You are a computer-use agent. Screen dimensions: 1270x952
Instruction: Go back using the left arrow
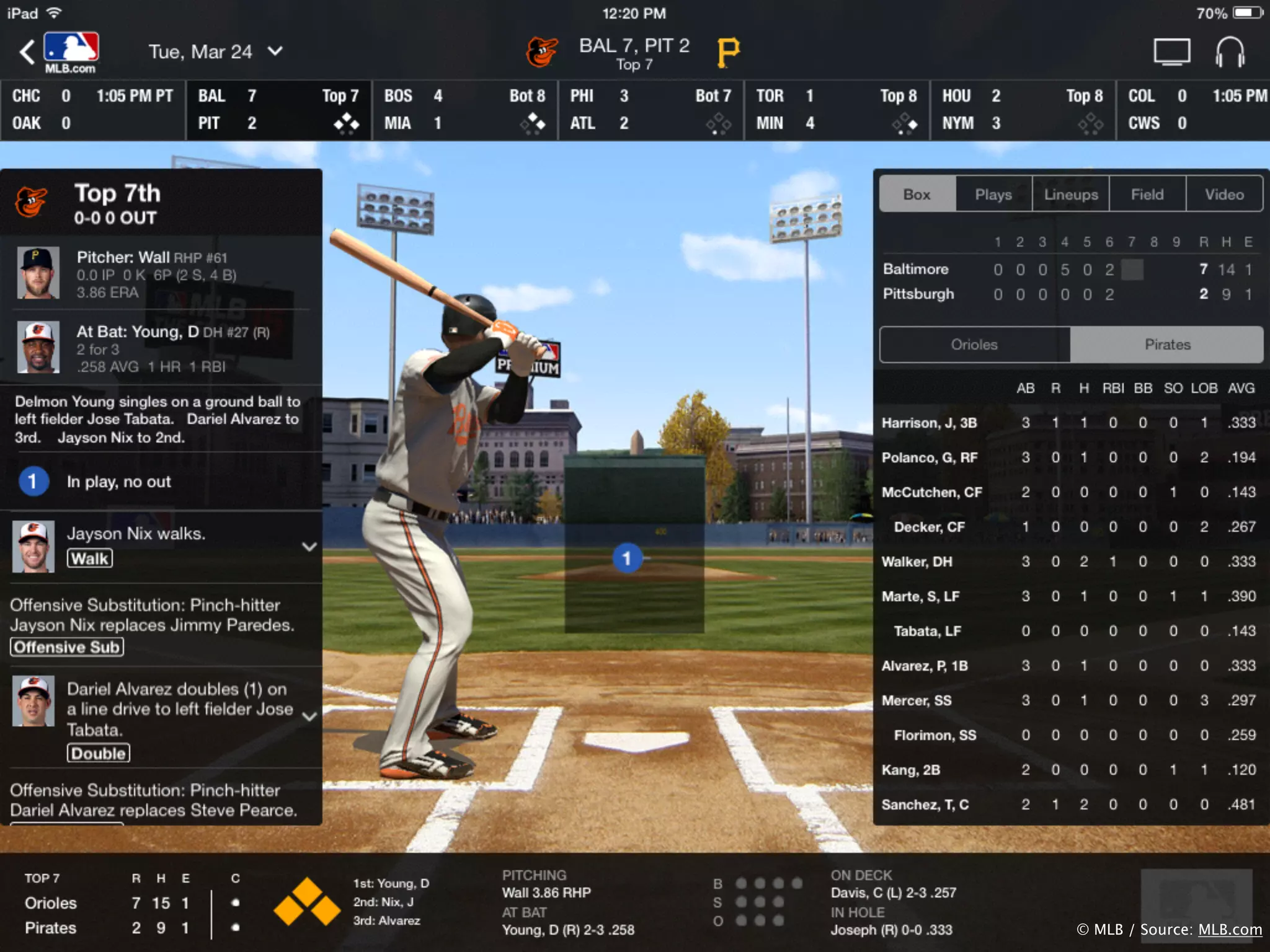[x=27, y=52]
